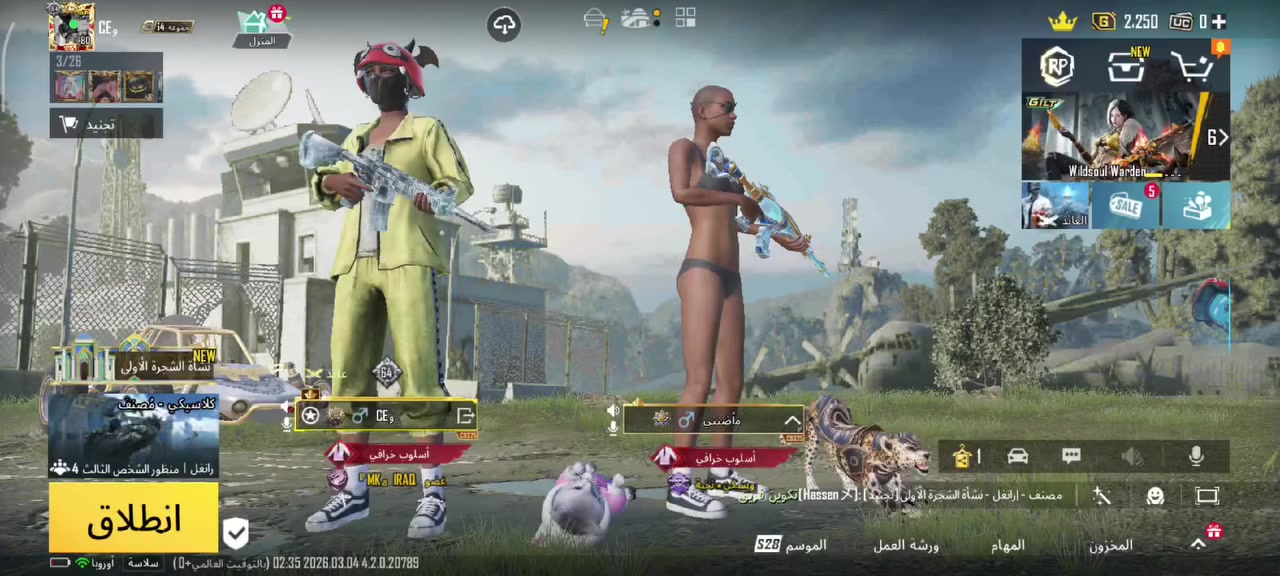
Task: Open the تجنيد recruit panel
Action: [x=106, y=124]
